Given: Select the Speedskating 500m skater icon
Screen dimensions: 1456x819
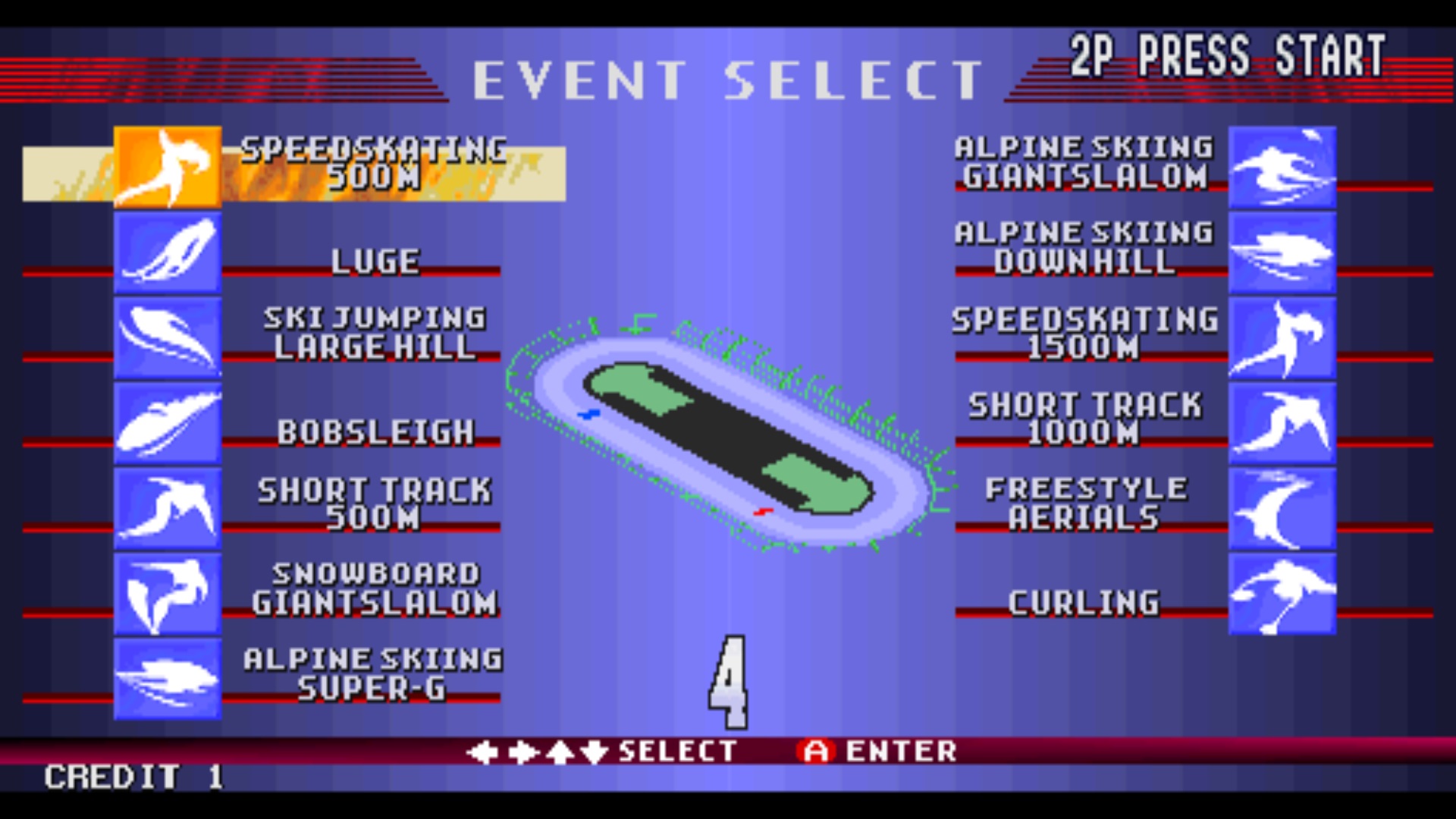Looking at the screenshot, I should (x=168, y=167).
